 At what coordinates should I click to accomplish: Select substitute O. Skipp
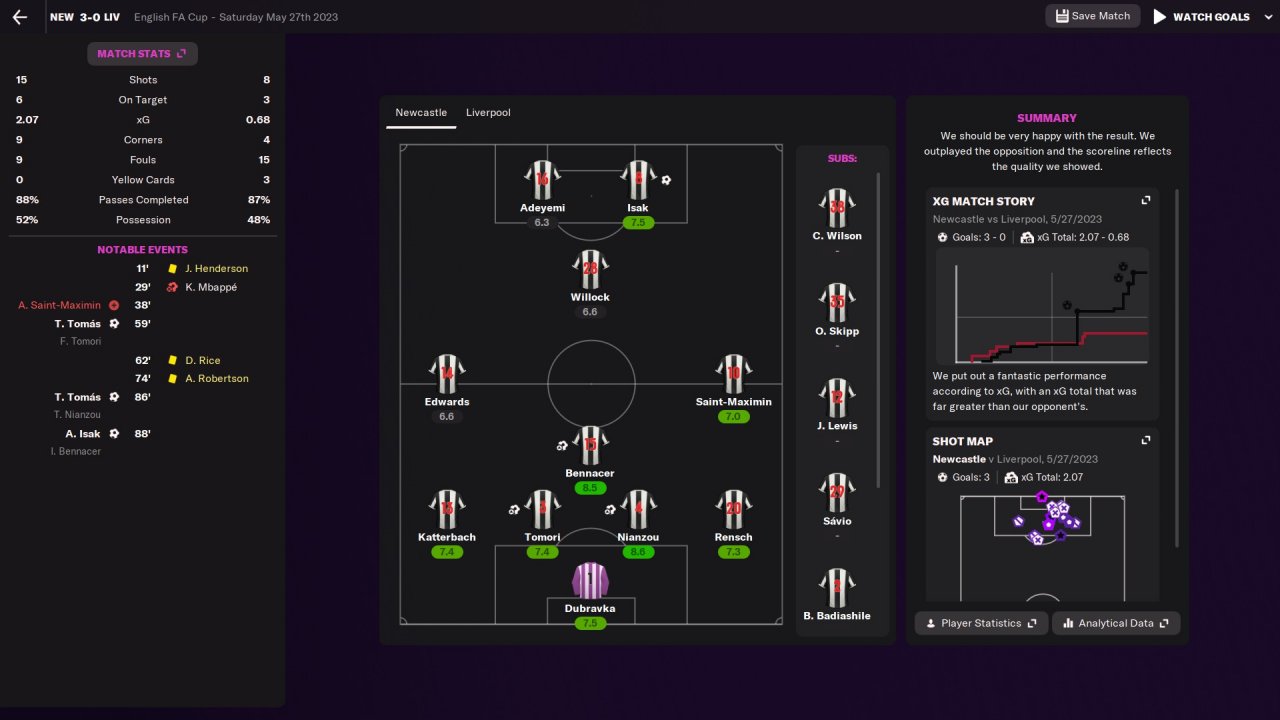(837, 303)
